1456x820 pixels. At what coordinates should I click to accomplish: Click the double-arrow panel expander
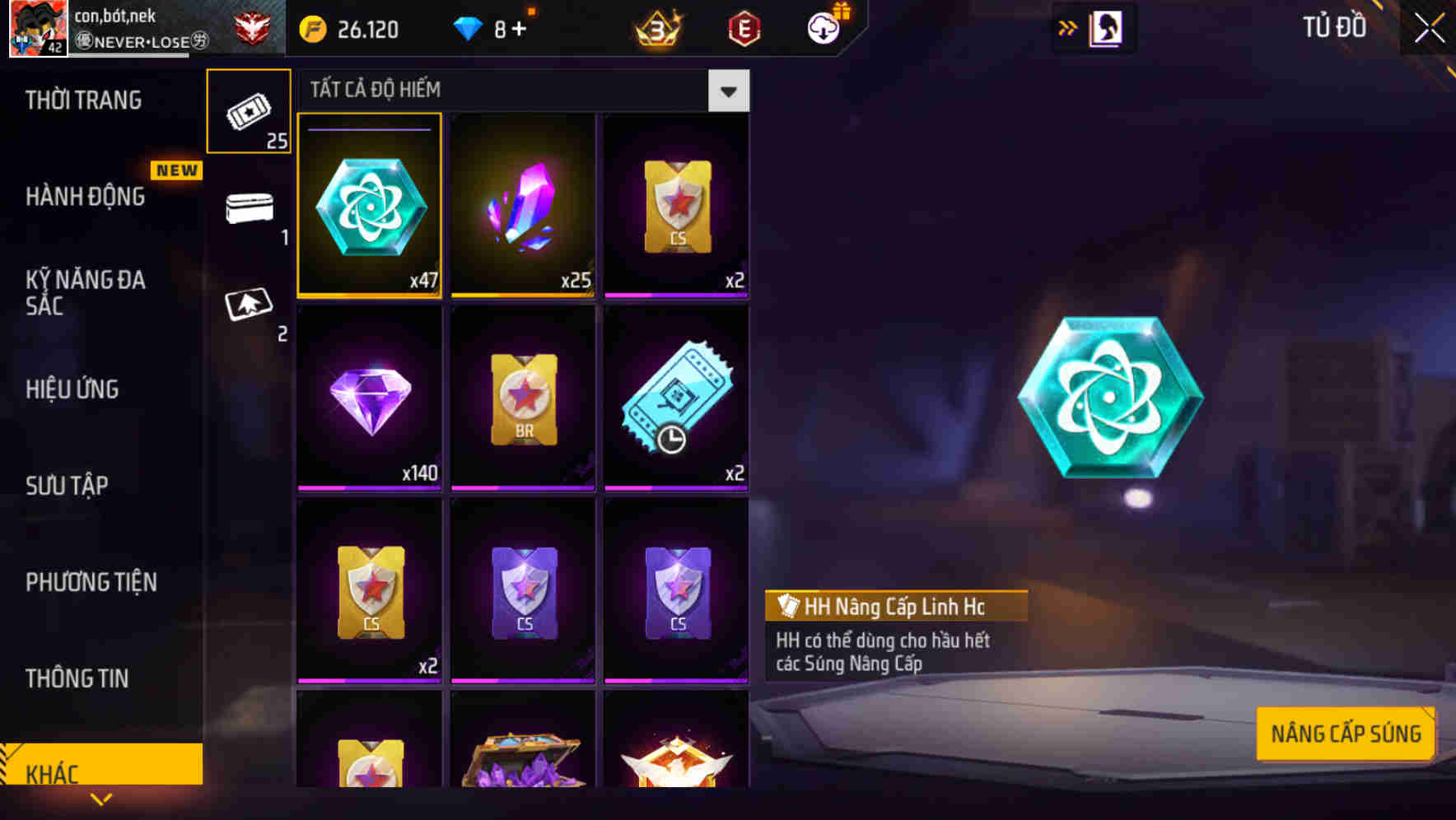(1067, 27)
